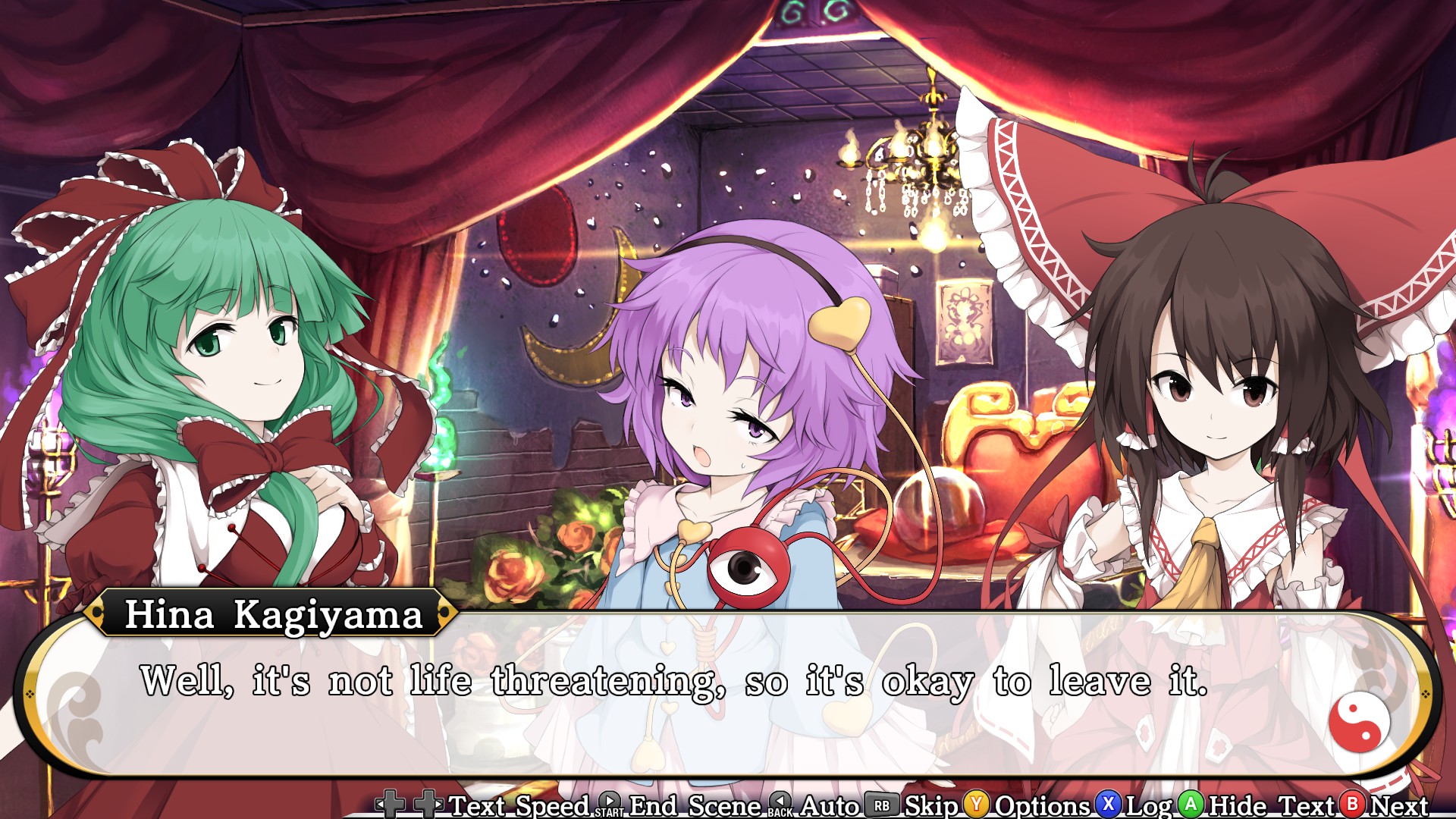Activate Skip in the bottom bar
The width and height of the screenshot is (1456, 819).
pos(931,805)
